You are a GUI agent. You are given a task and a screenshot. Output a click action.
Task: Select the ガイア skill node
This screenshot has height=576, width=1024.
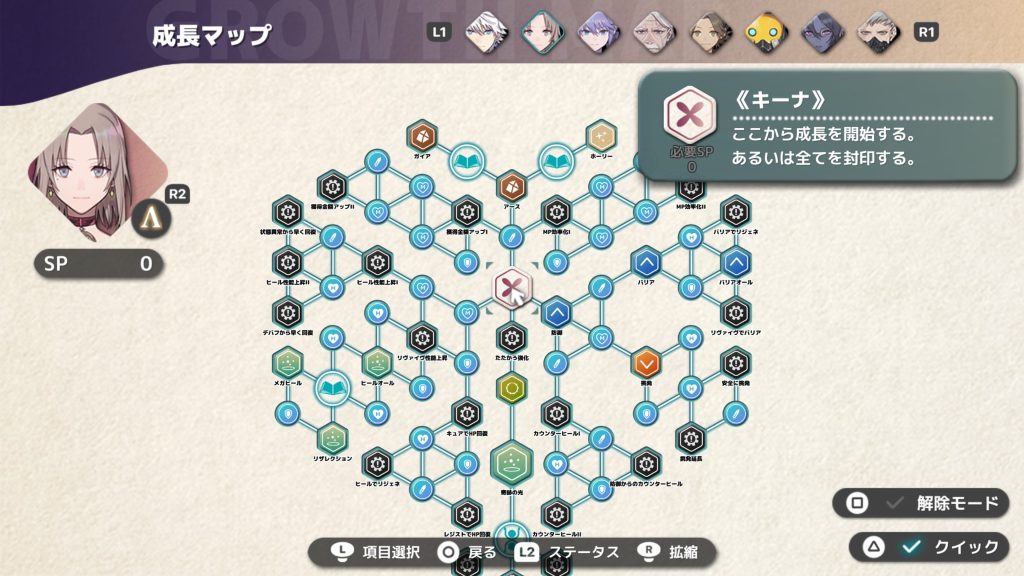point(422,135)
